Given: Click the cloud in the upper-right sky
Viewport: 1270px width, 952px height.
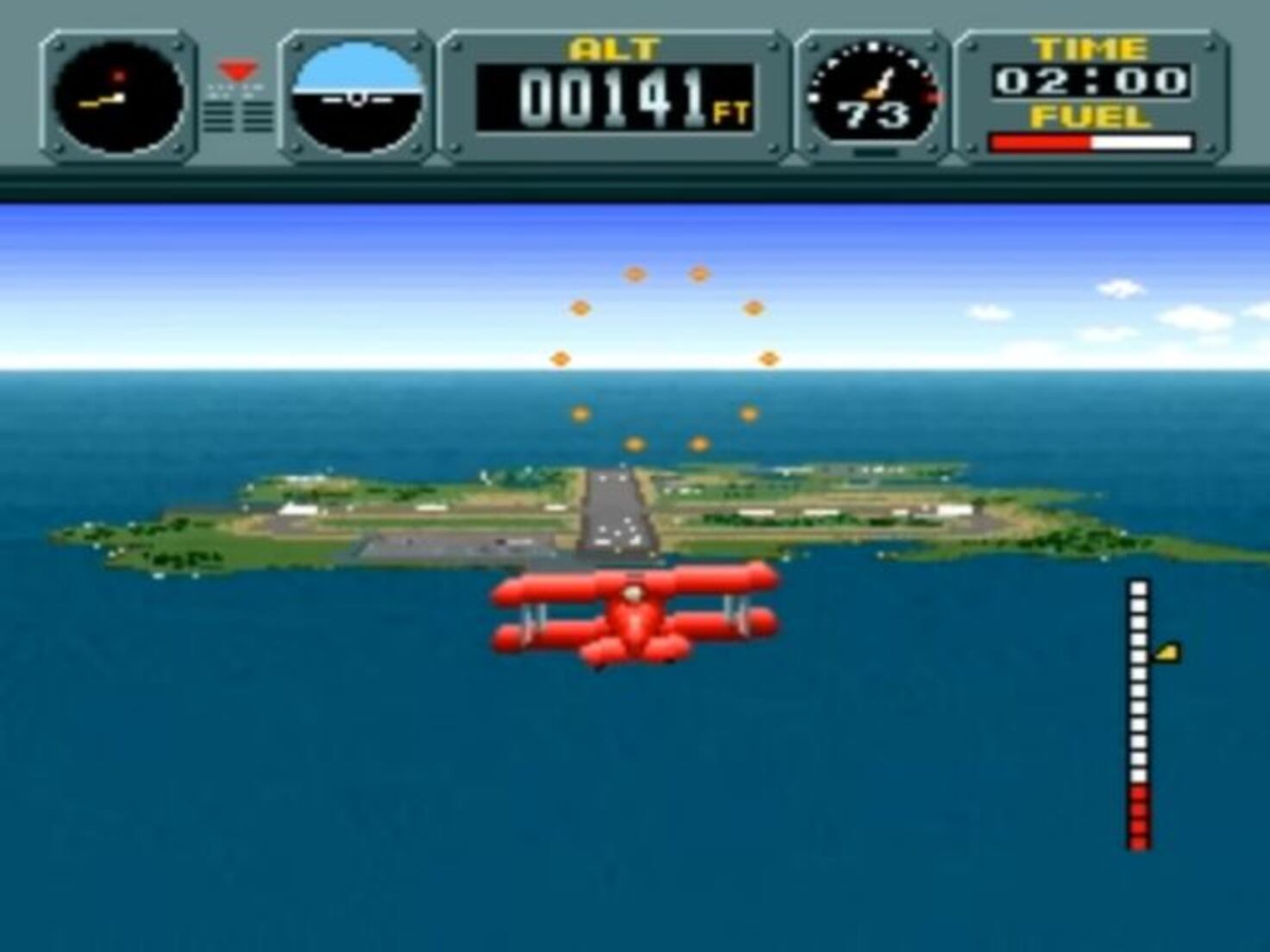Looking at the screenshot, I should point(1122,289).
